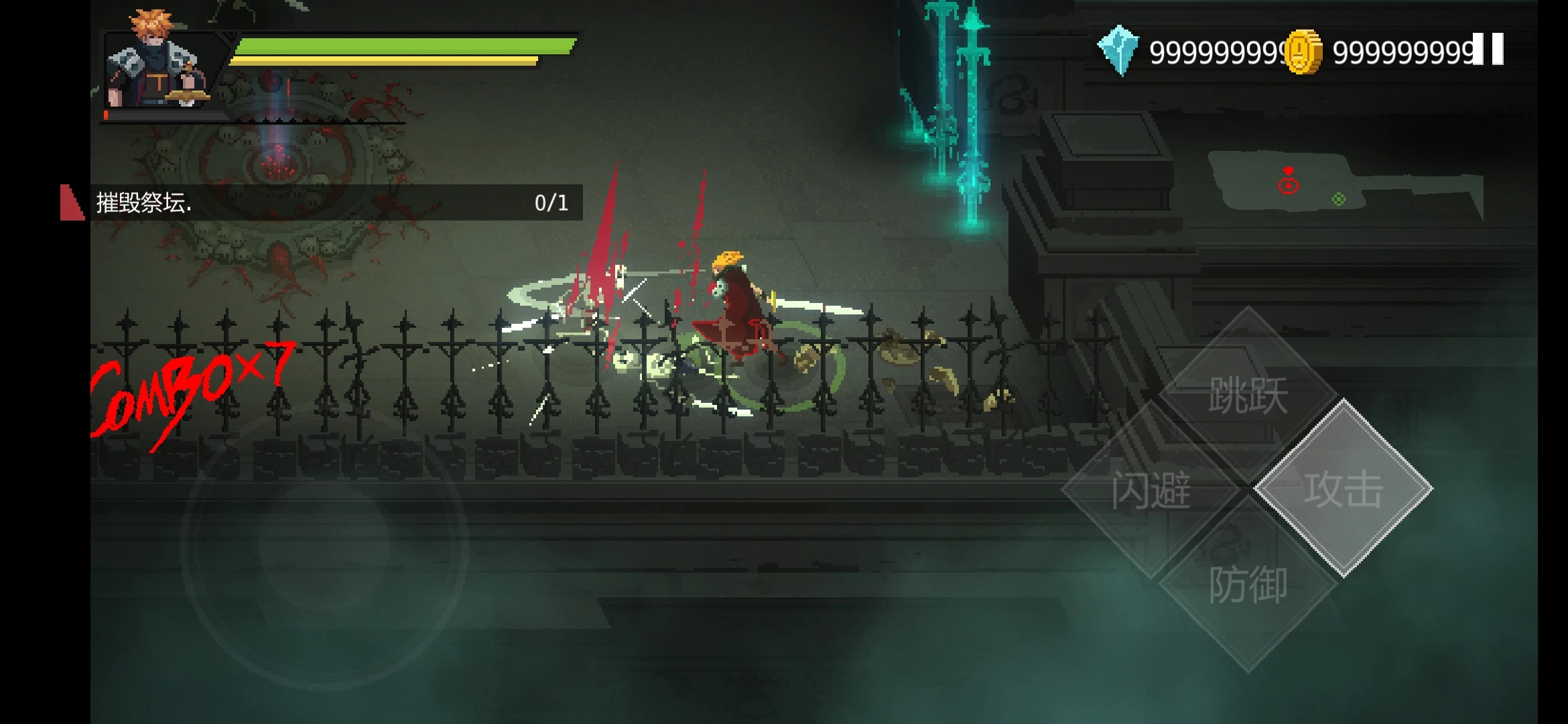Activate the 闪避 dodge button

pos(1151,489)
